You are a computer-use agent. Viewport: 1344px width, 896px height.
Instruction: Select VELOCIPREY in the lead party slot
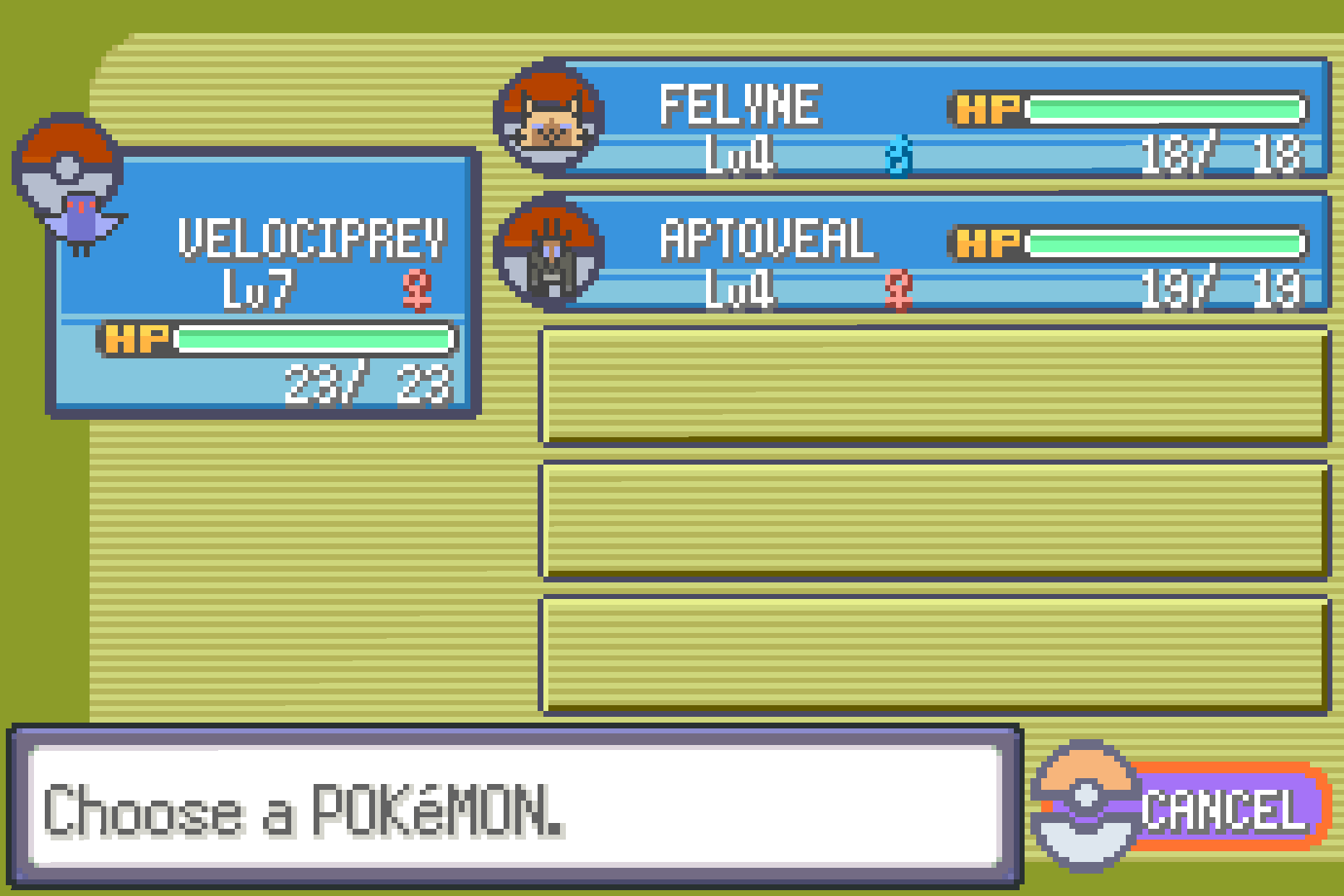[x=265, y=282]
